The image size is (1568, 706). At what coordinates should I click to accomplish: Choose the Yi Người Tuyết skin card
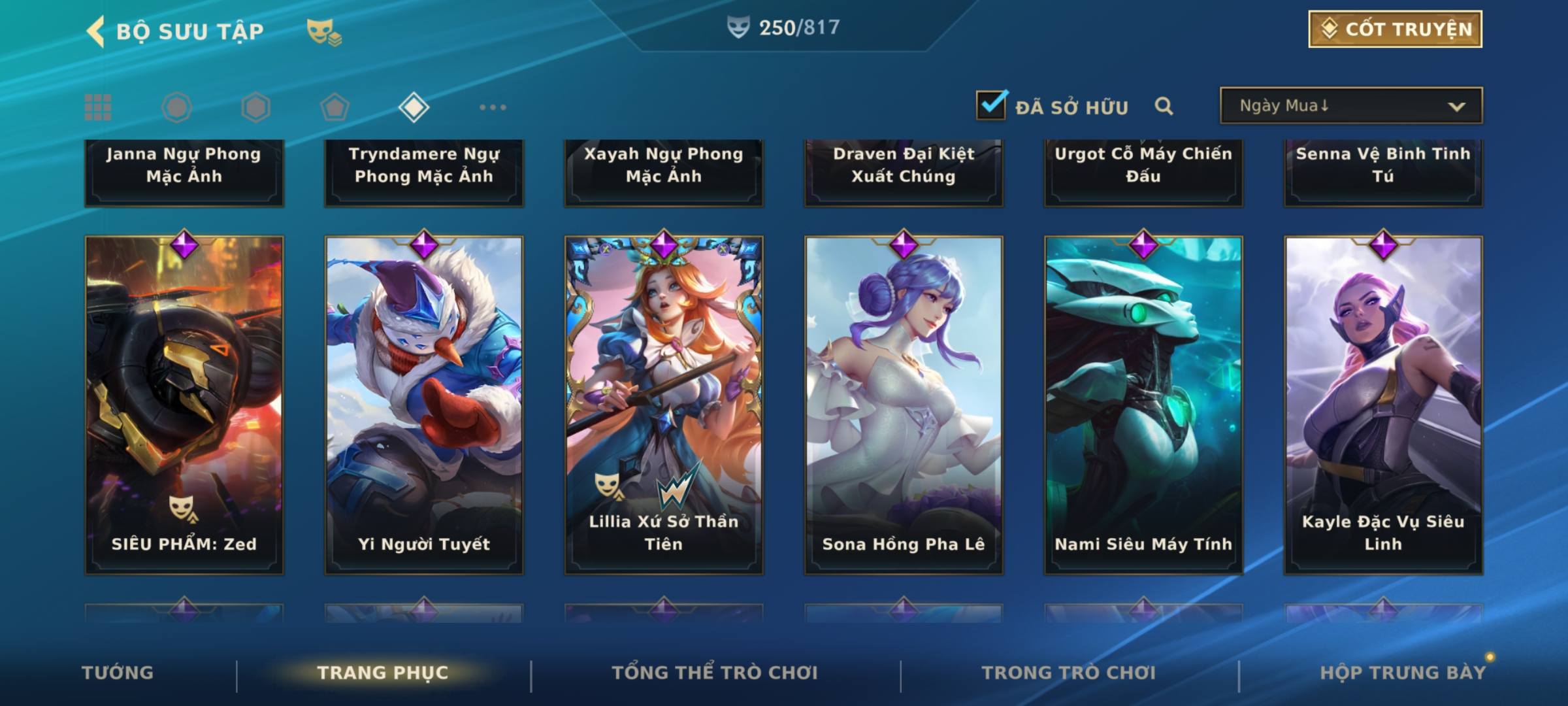424,405
